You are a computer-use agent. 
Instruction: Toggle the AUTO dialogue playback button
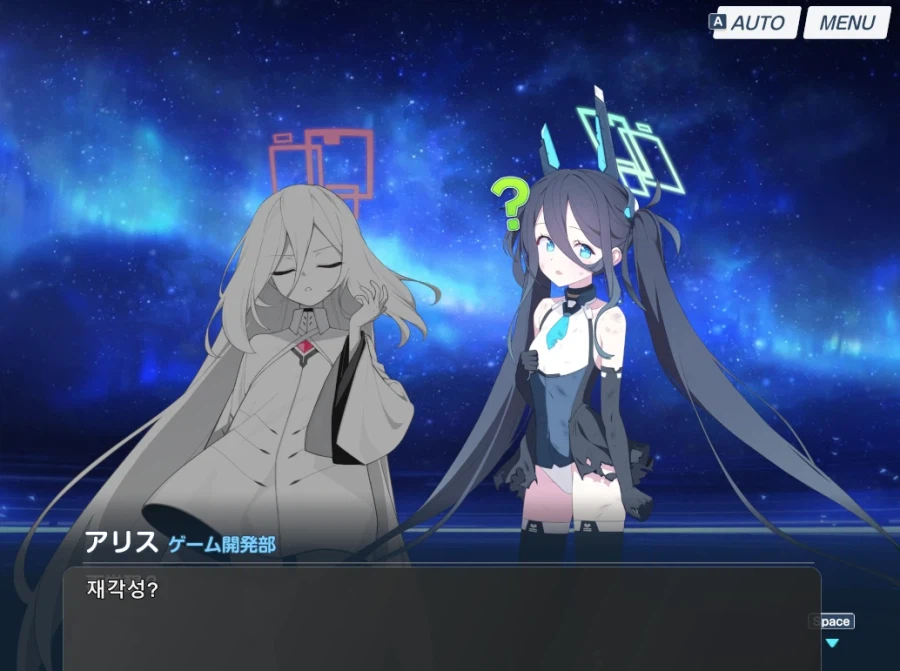tap(757, 23)
